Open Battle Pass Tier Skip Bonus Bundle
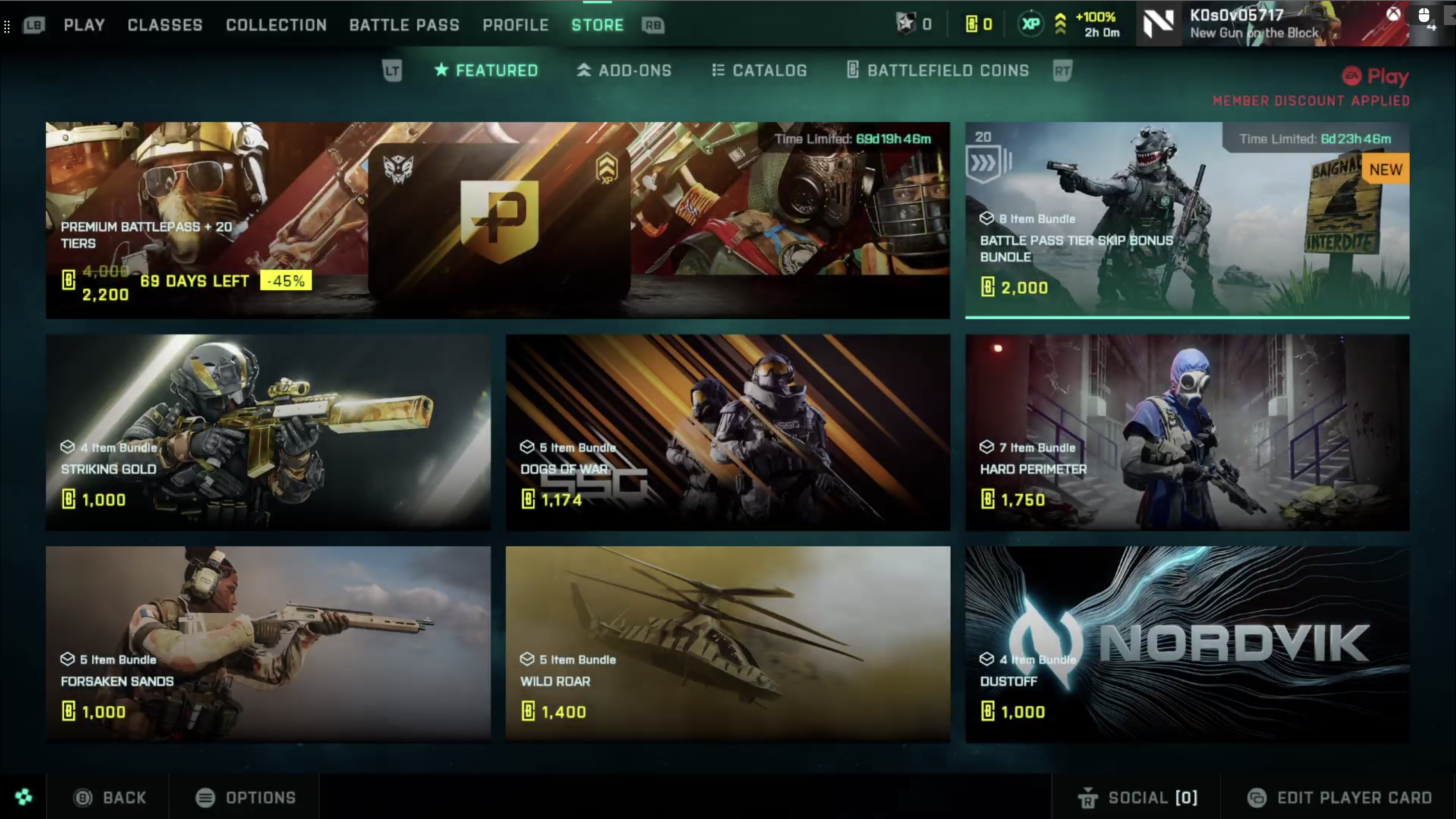This screenshot has width=1456, height=819. 1187,220
